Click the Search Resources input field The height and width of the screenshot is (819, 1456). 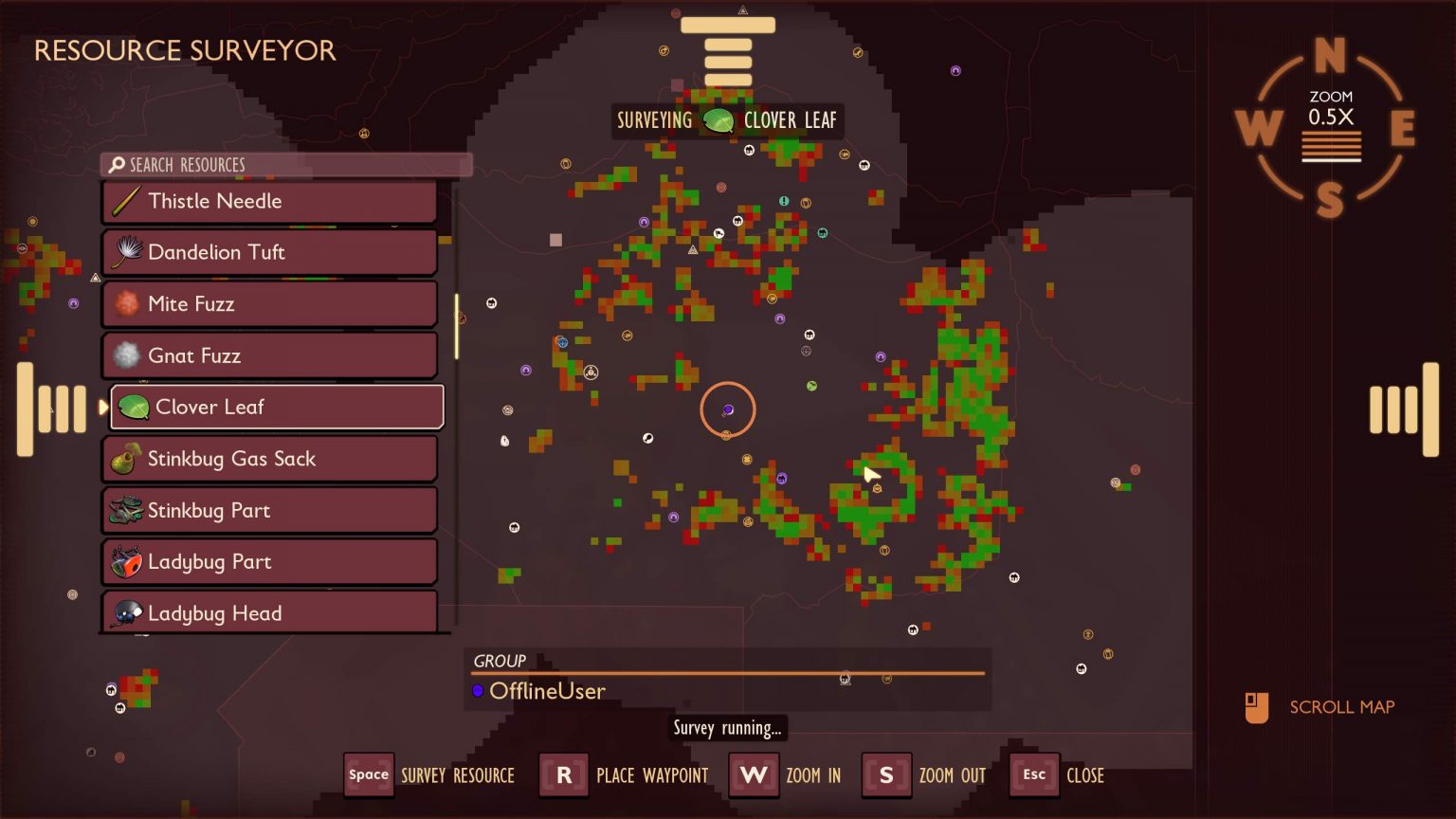click(284, 164)
